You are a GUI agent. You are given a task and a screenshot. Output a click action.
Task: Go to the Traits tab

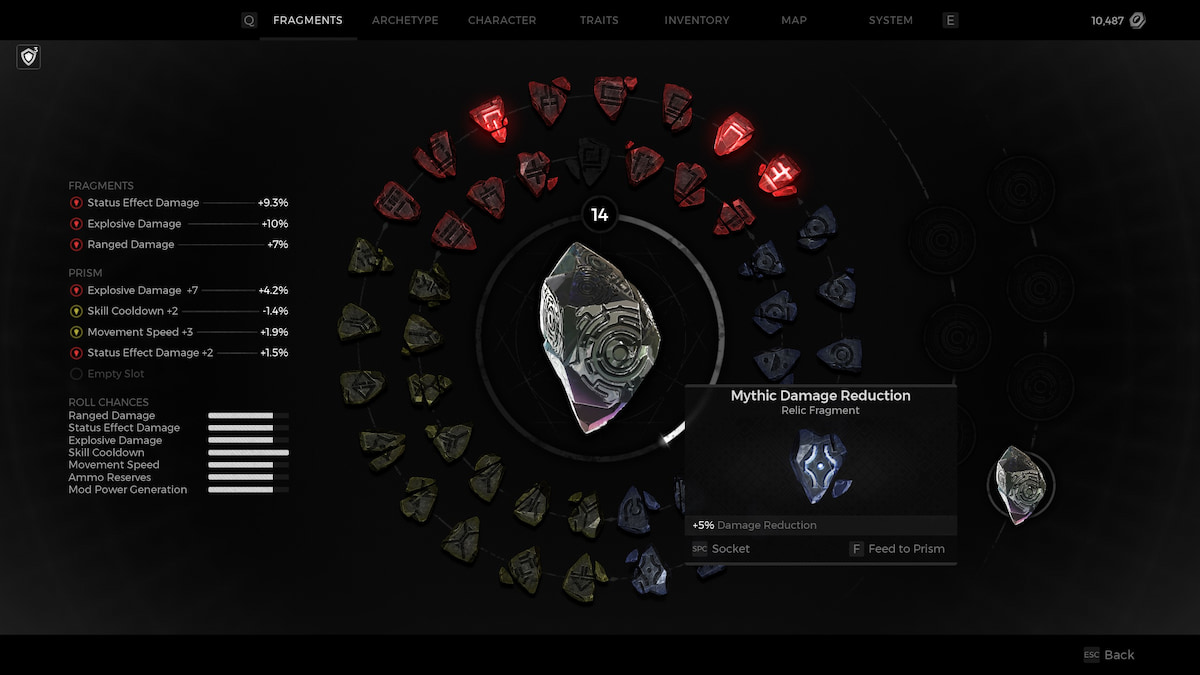(599, 20)
